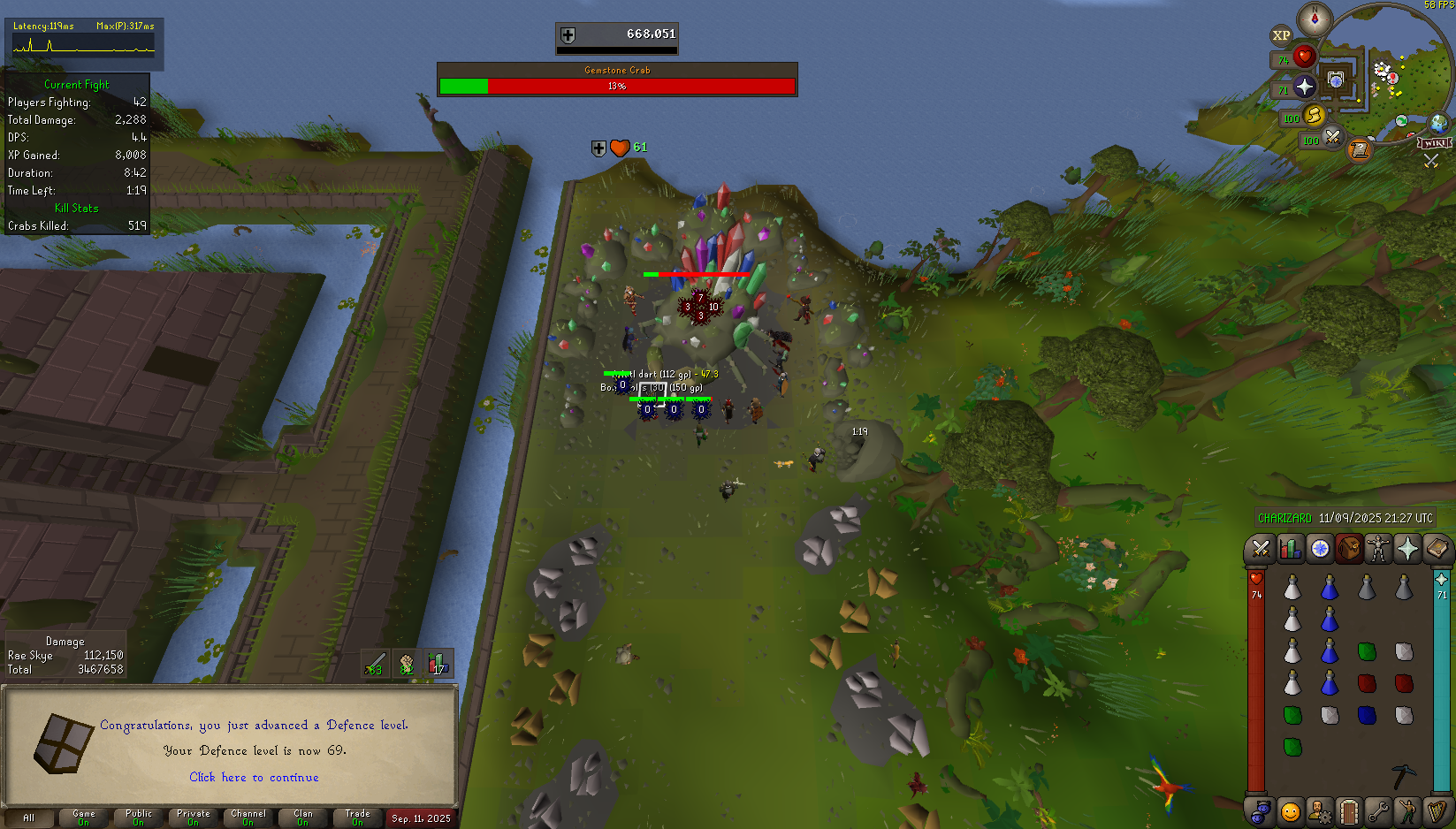Open the Worn Equipment tab
Screen dimensions: 1456x829
[x=1377, y=550]
